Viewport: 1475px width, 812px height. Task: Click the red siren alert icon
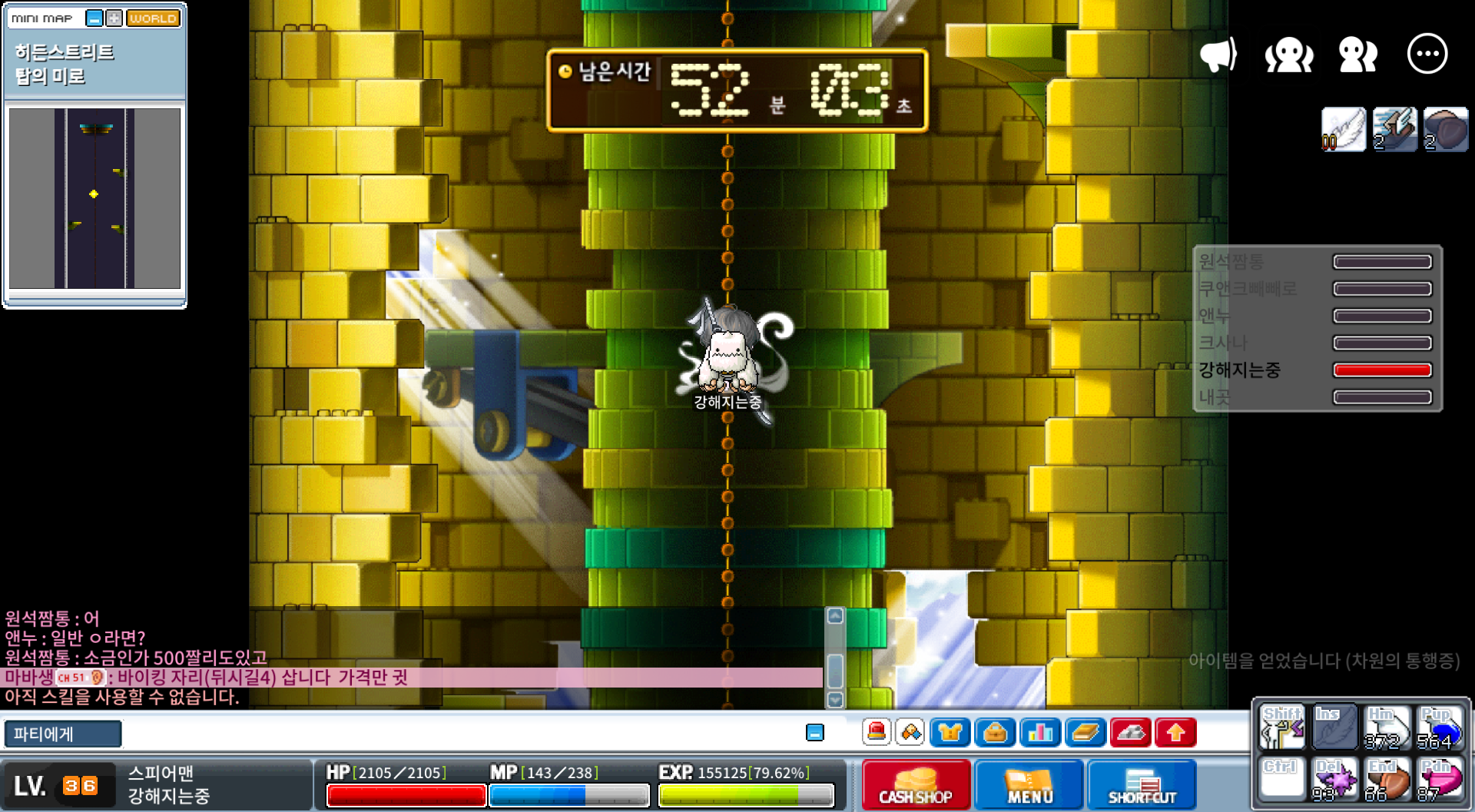coord(877,733)
